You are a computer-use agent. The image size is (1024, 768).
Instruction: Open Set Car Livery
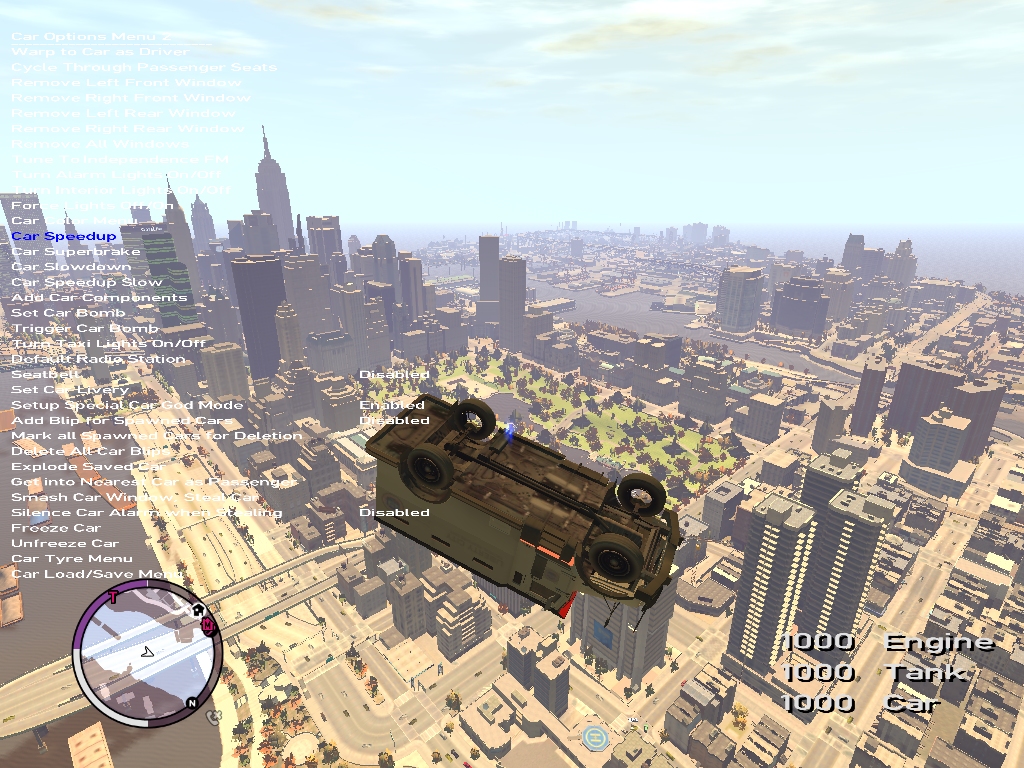[x=71, y=390]
